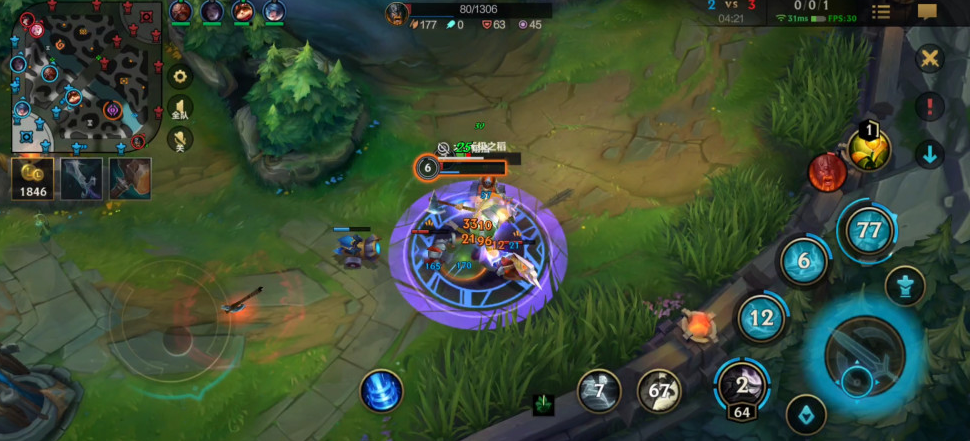Use the honeyfruit plant item button
The image size is (970, 441).
(x=870, y=149)
